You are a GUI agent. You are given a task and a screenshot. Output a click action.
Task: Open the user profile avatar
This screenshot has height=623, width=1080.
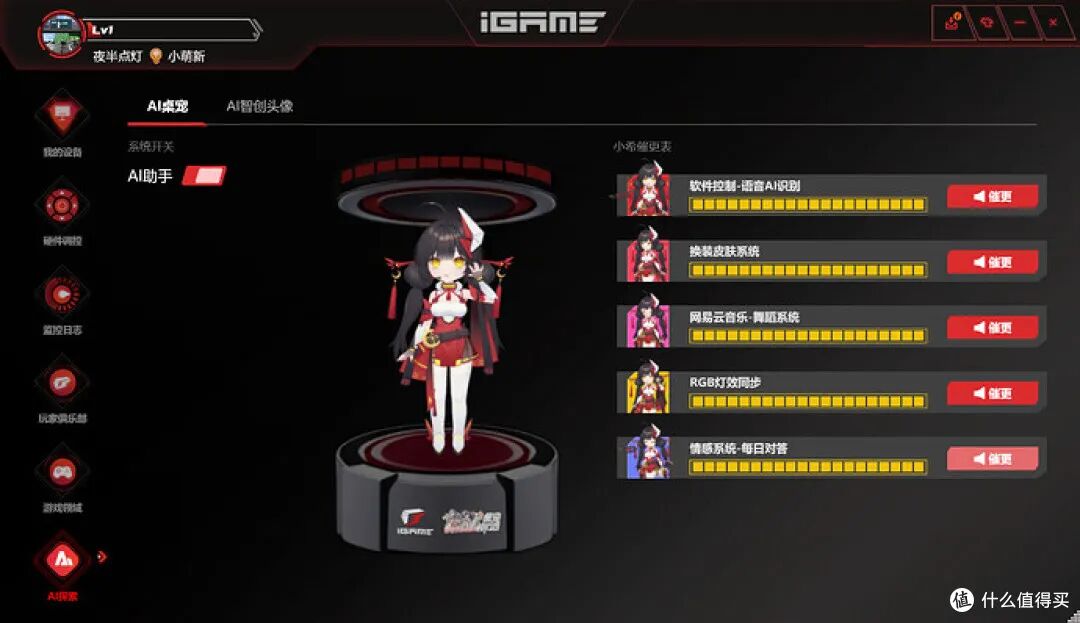[61, 35]
